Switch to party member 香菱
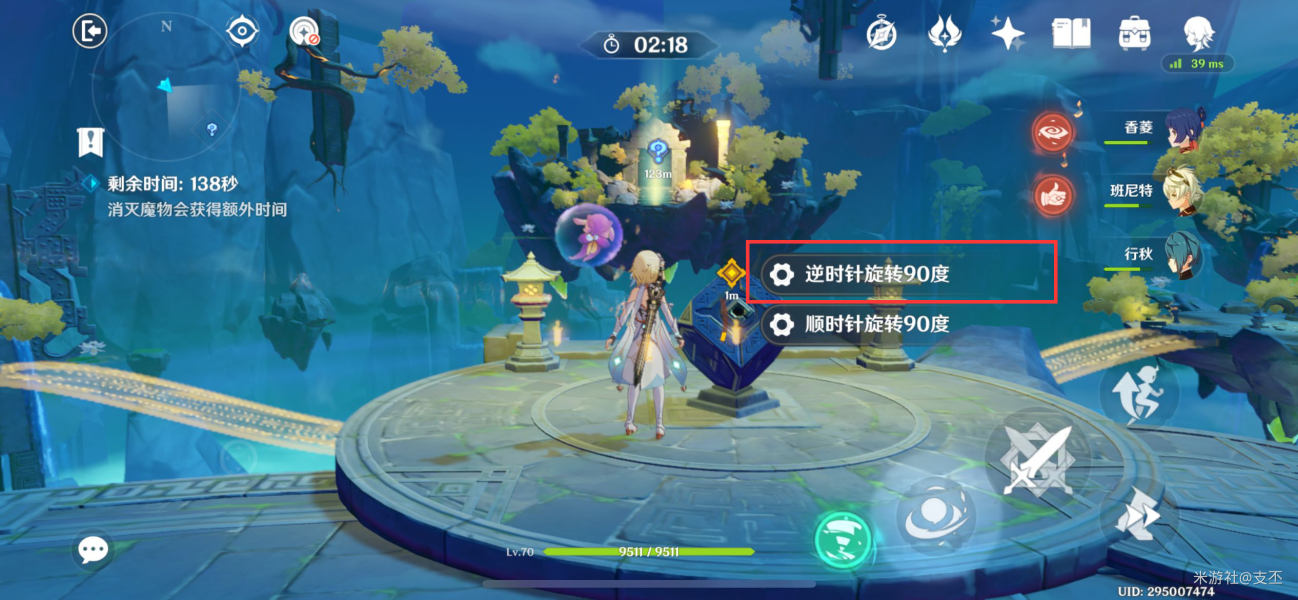 [x=1182, y=130]
